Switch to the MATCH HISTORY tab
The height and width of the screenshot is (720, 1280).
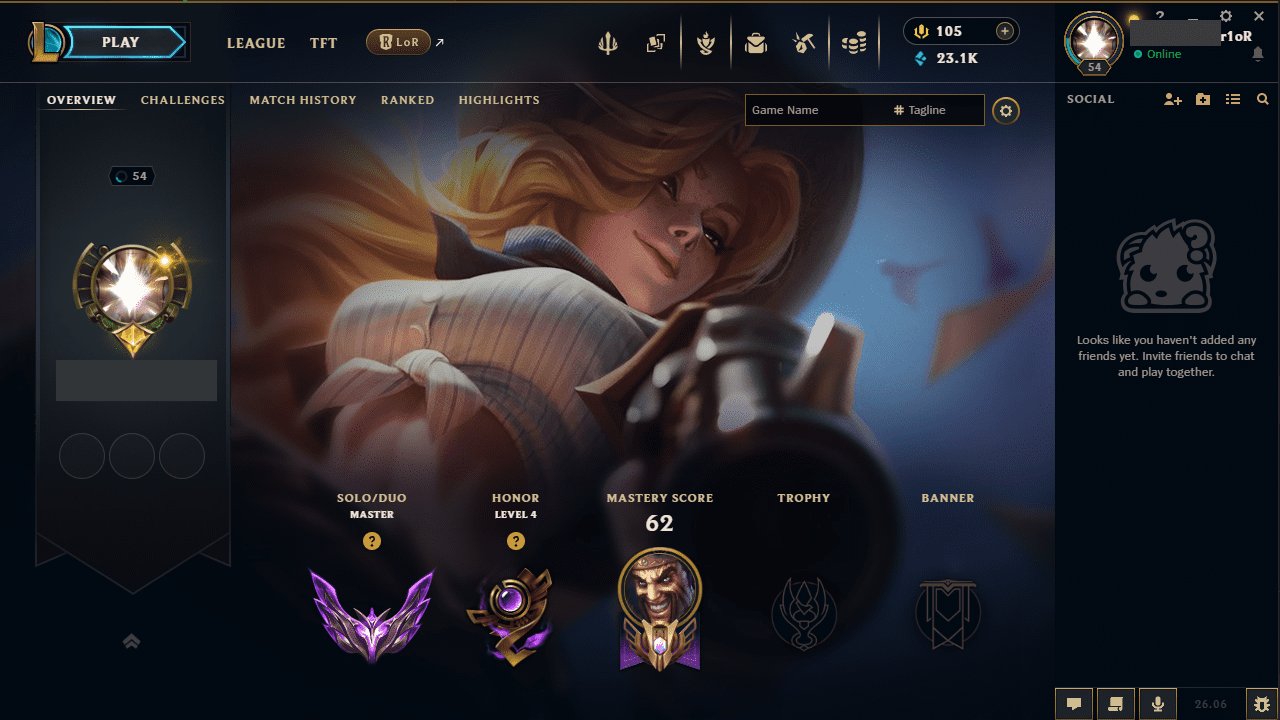click(x=303, y=100)
